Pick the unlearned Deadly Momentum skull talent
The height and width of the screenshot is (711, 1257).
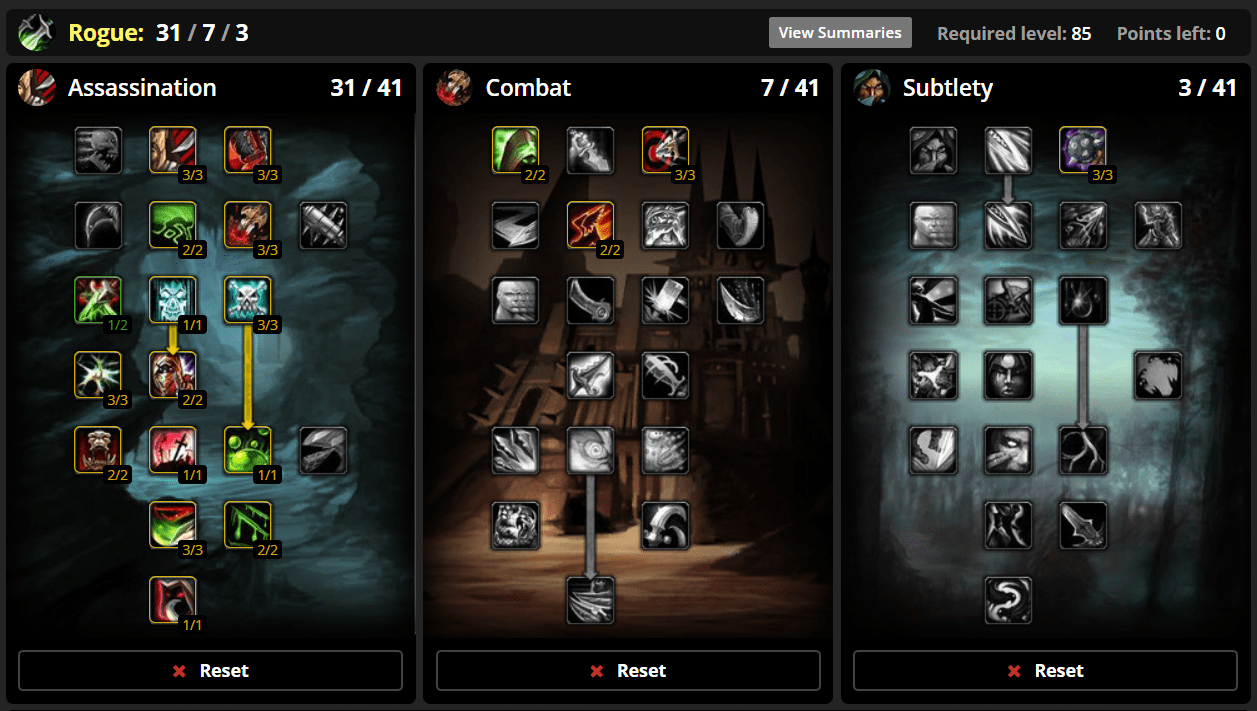tap(98, 150)
